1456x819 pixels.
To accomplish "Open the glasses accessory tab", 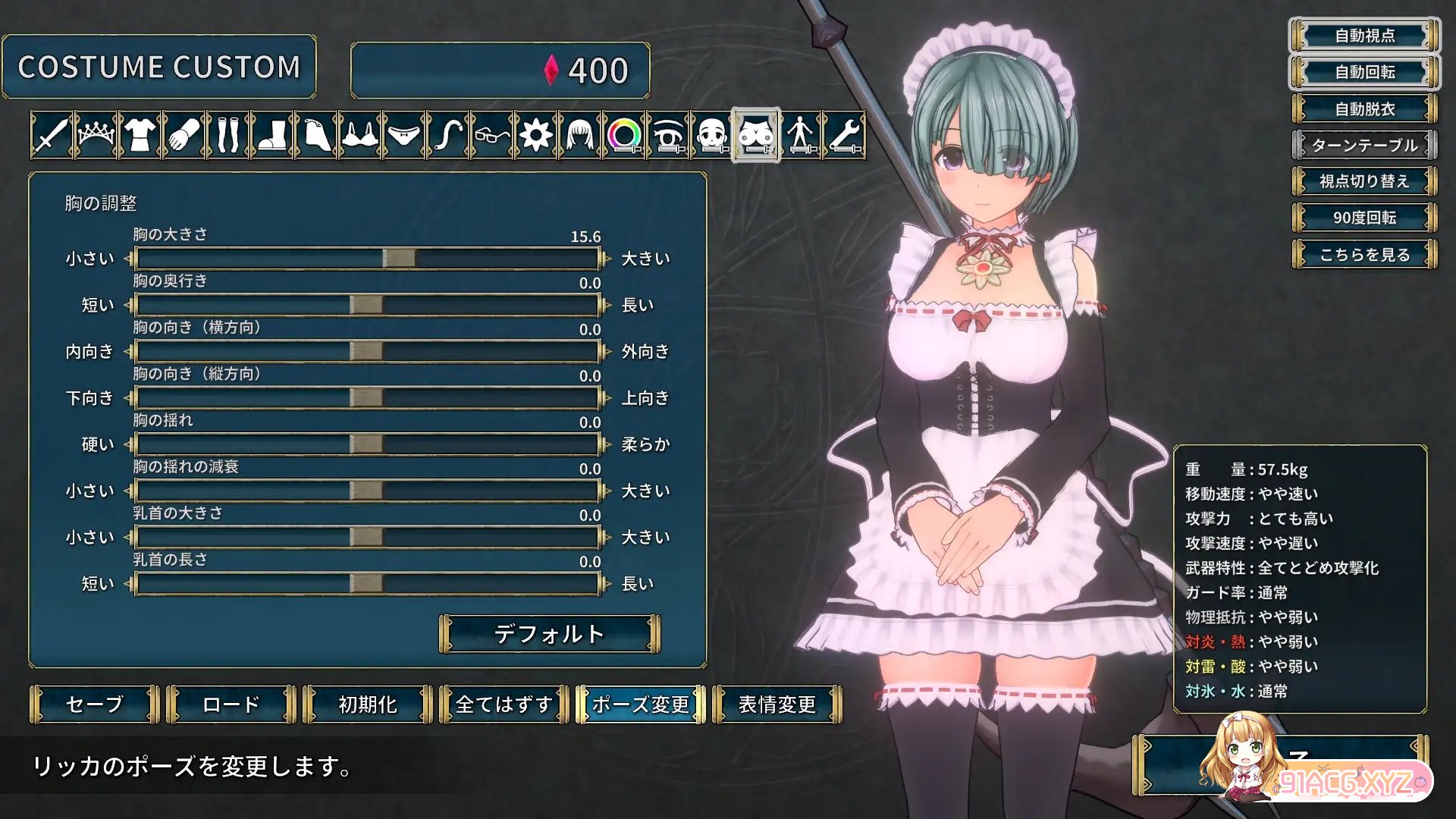I will pyautogui.click(x=492, y=136).
